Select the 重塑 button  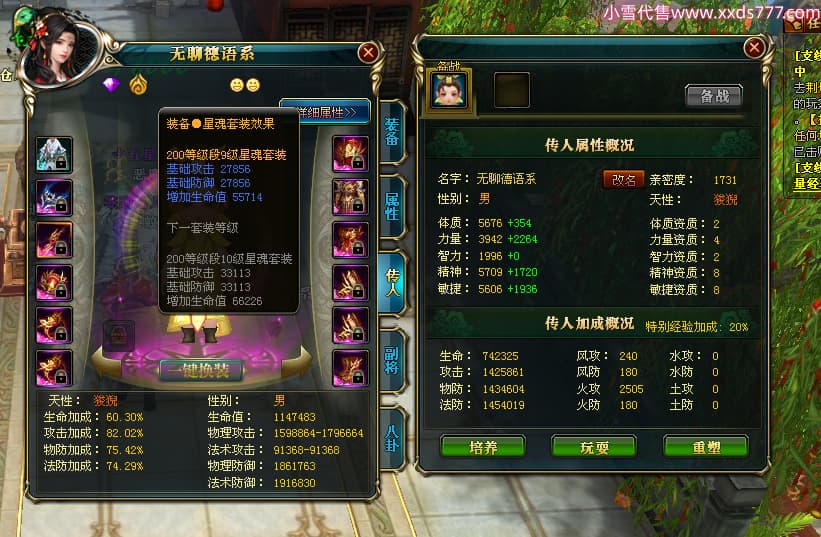click(x=705, y=447)
